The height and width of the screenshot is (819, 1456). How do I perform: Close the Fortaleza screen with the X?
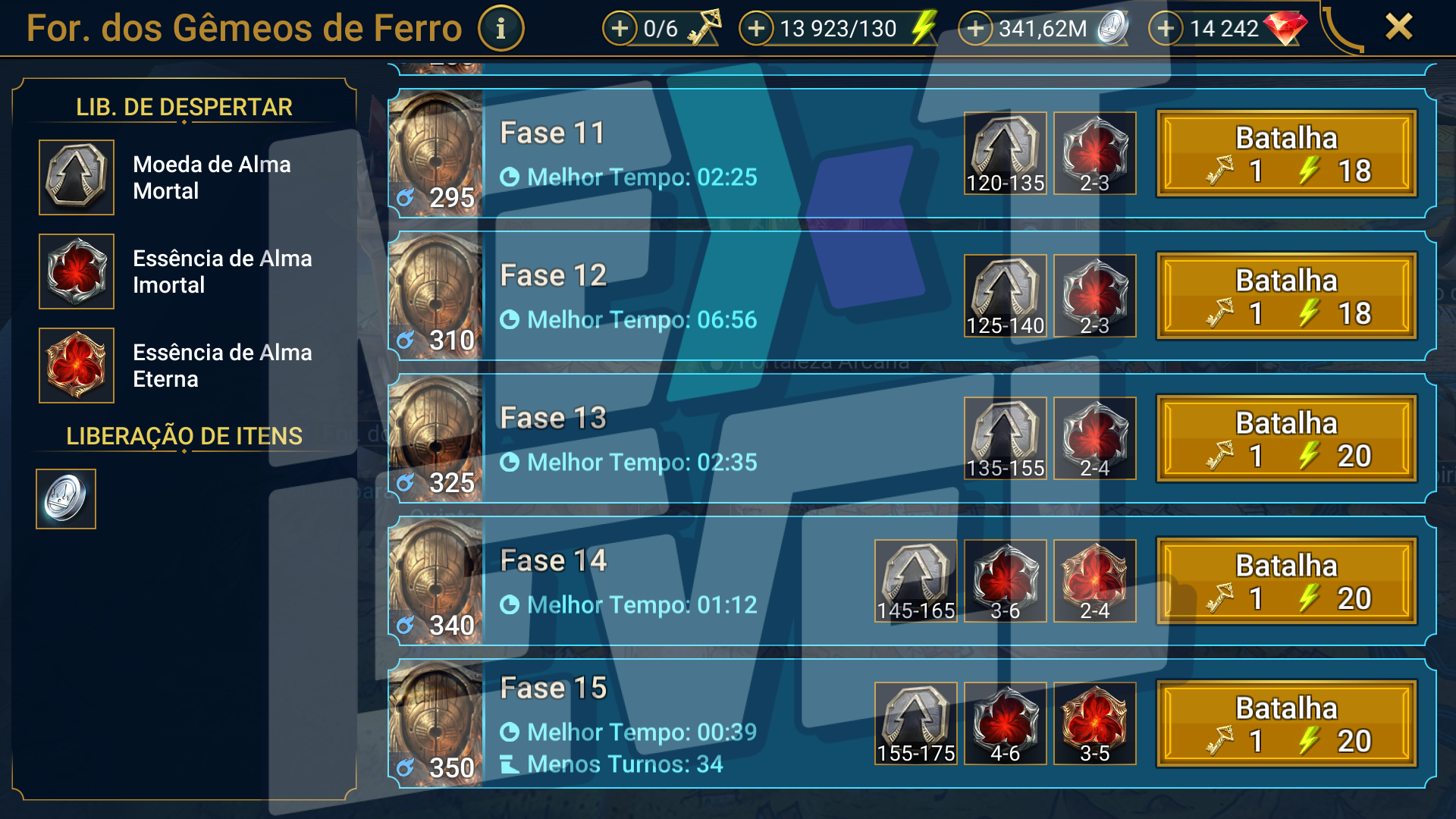tap(1398, 27)
